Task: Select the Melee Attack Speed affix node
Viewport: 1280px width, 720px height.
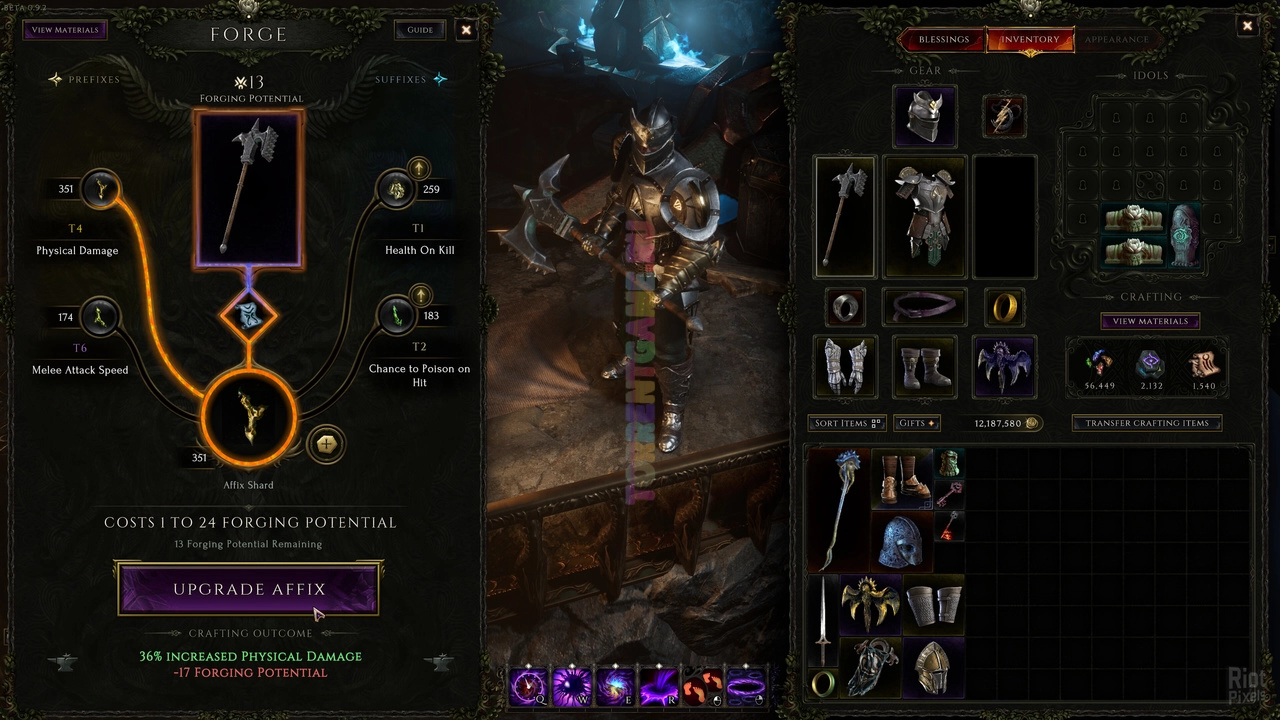Action: pos(100,317)
